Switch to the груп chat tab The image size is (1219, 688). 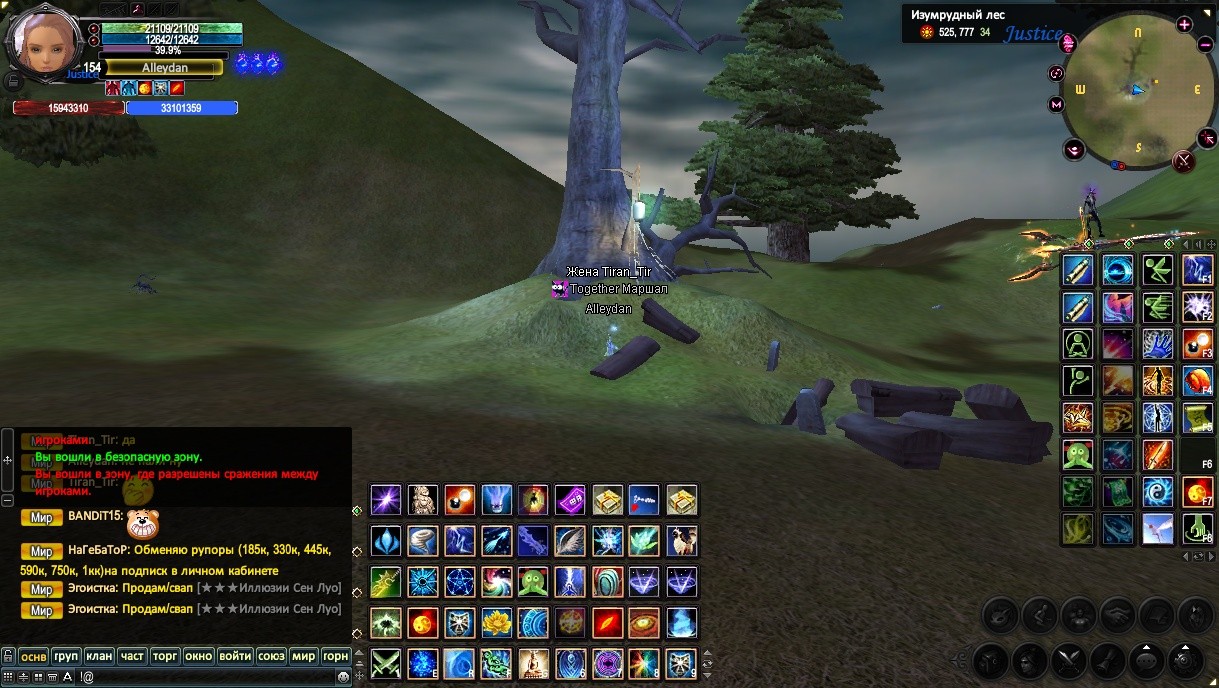click(66, 657)
